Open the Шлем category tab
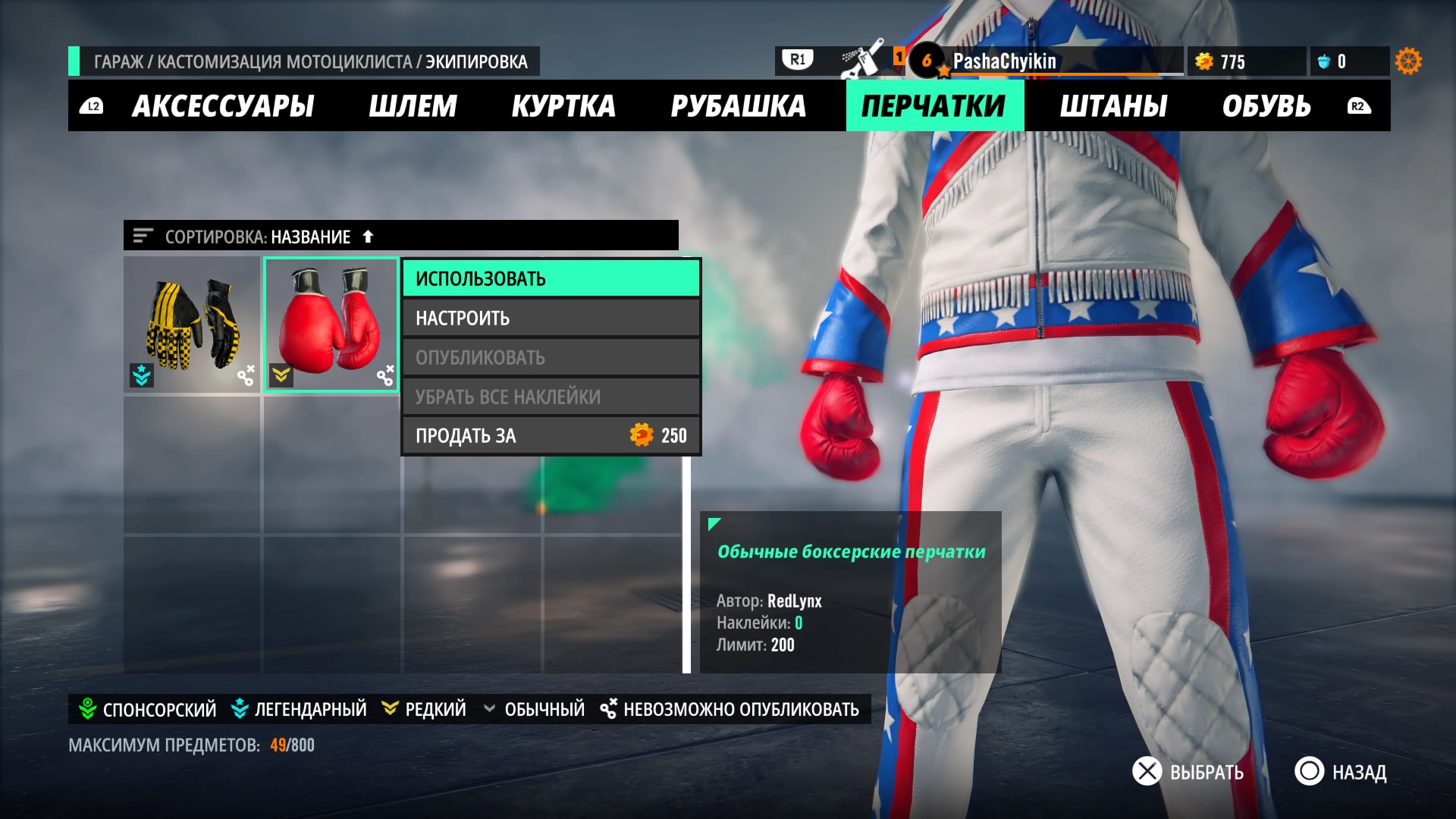 pos(413,106)
